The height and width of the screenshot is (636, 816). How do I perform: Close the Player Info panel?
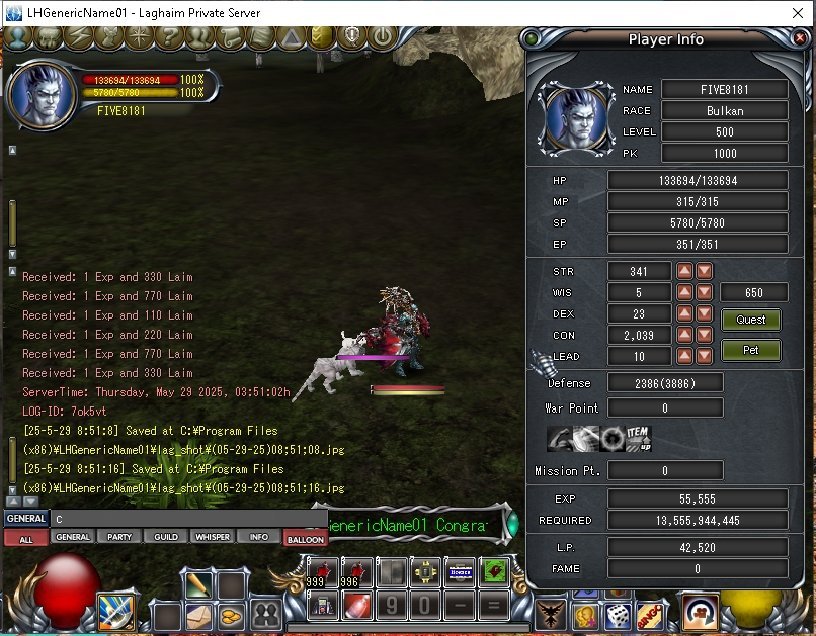pyautogui.click(x=799, y=38)
